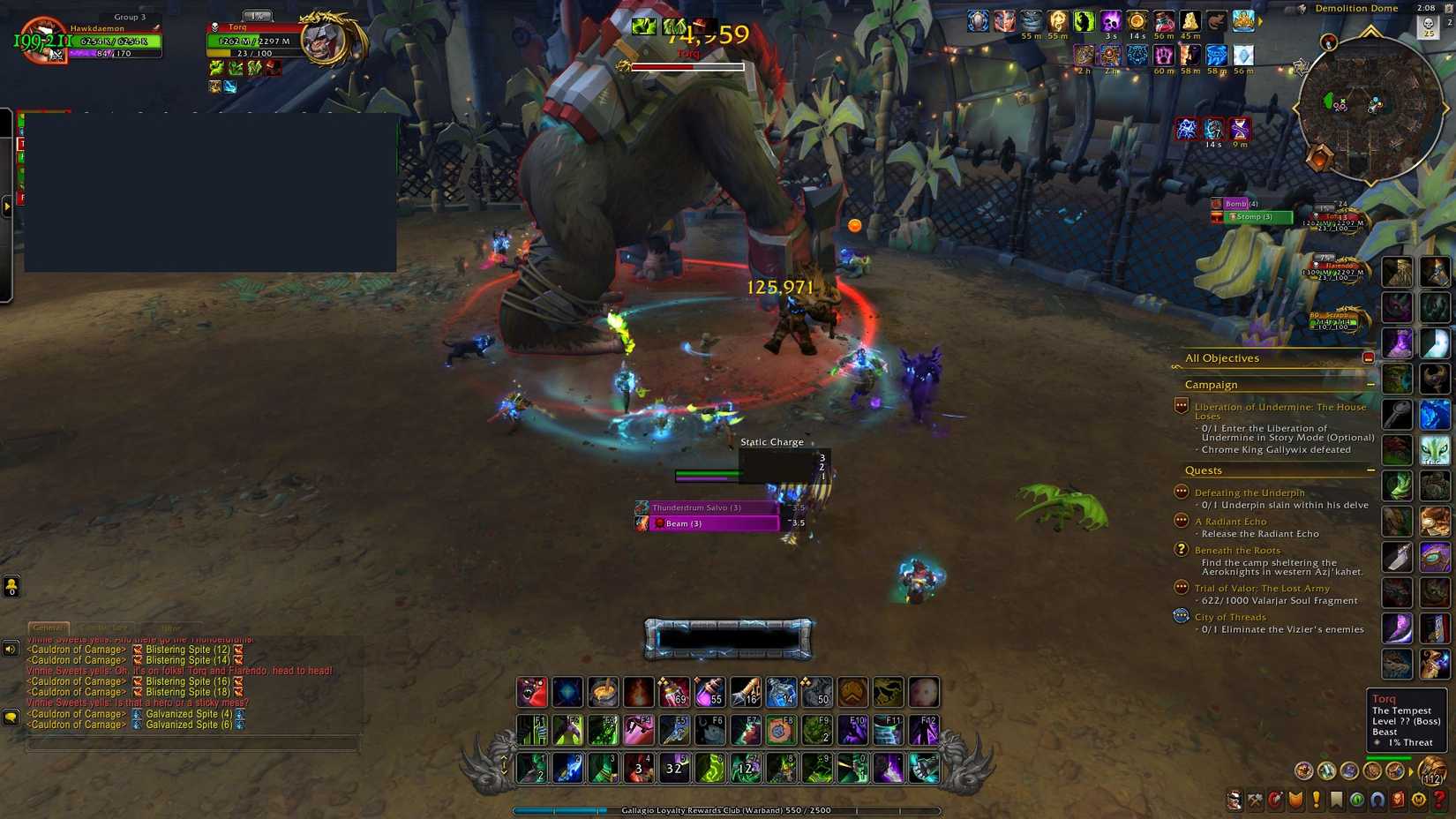
Task: Open the character info portrait icon
Action: (1234, 800)
